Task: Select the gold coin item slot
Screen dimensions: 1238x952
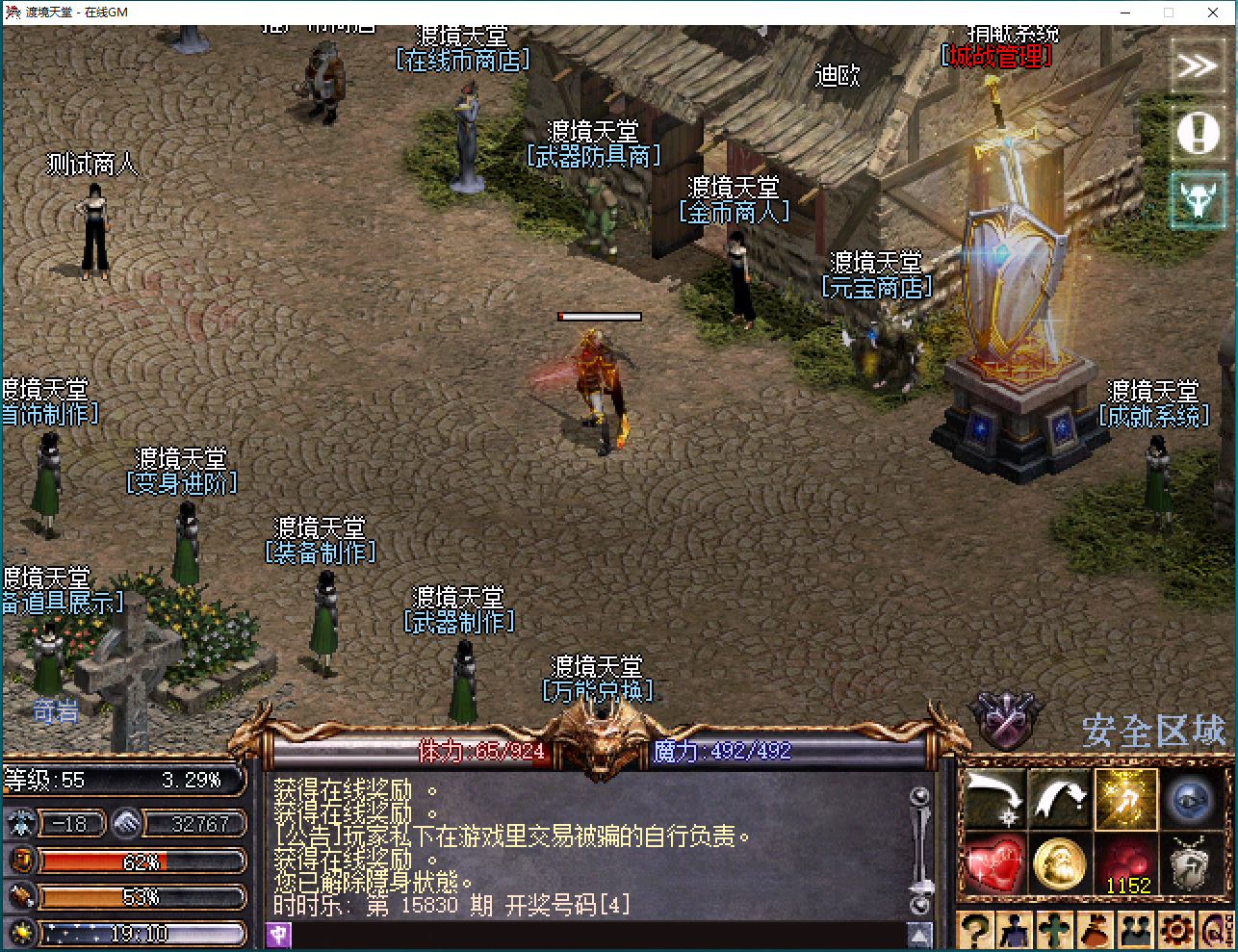Action: coord(1060,863)
